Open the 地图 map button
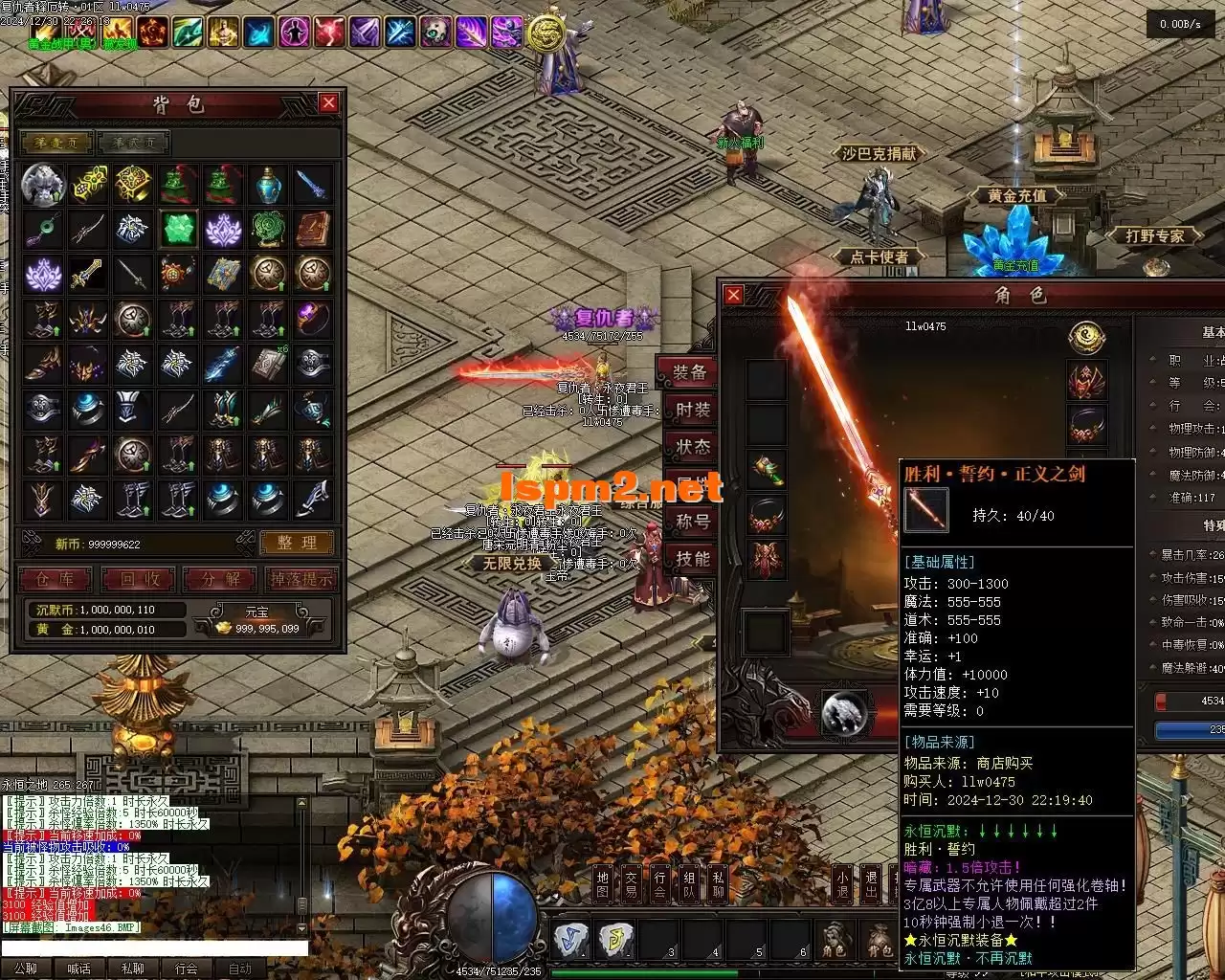 tap(602, 883)
